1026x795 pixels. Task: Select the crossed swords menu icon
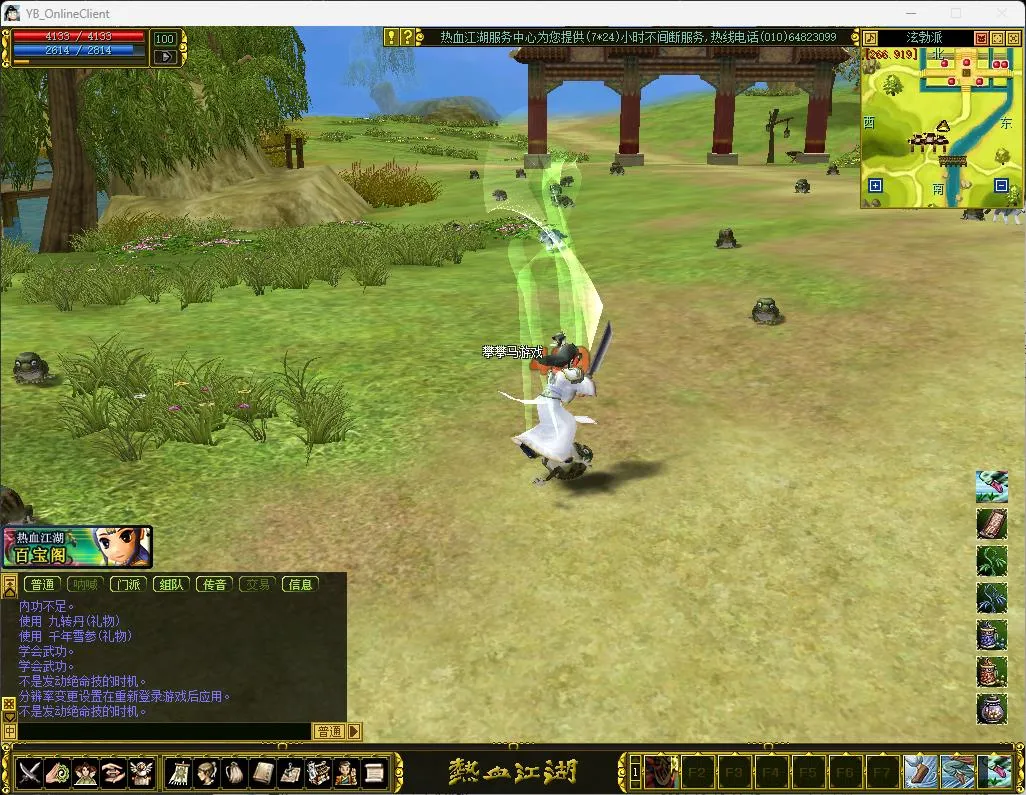point(29,773)
